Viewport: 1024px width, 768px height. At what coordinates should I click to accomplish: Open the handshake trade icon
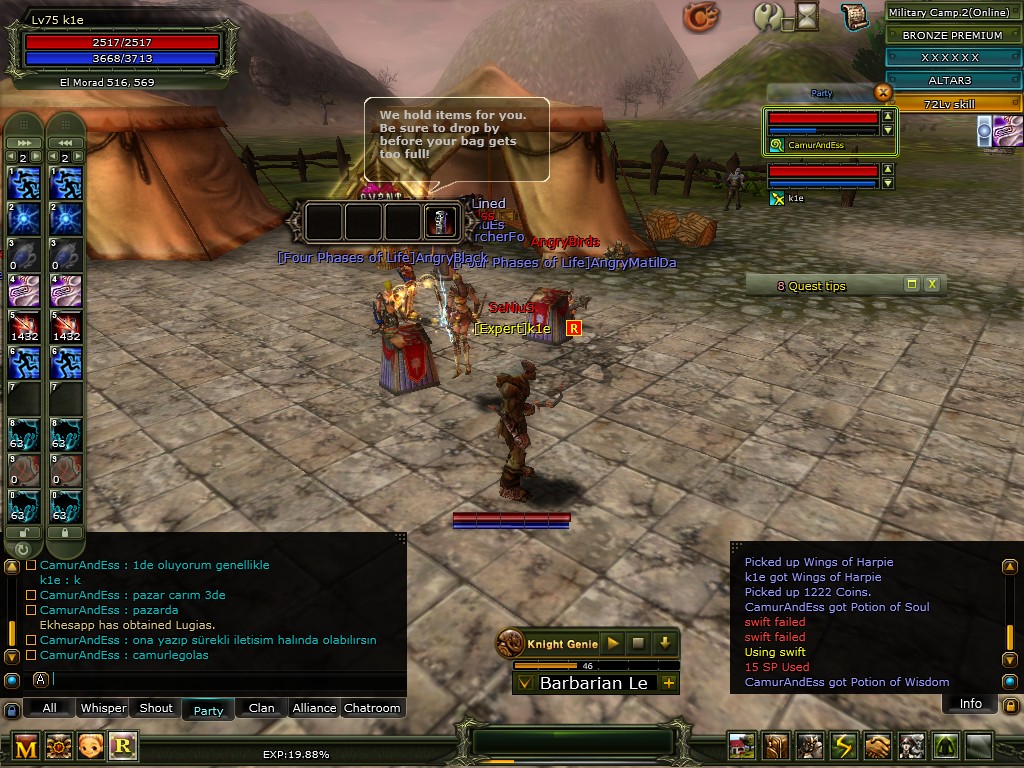pos(878,746)
